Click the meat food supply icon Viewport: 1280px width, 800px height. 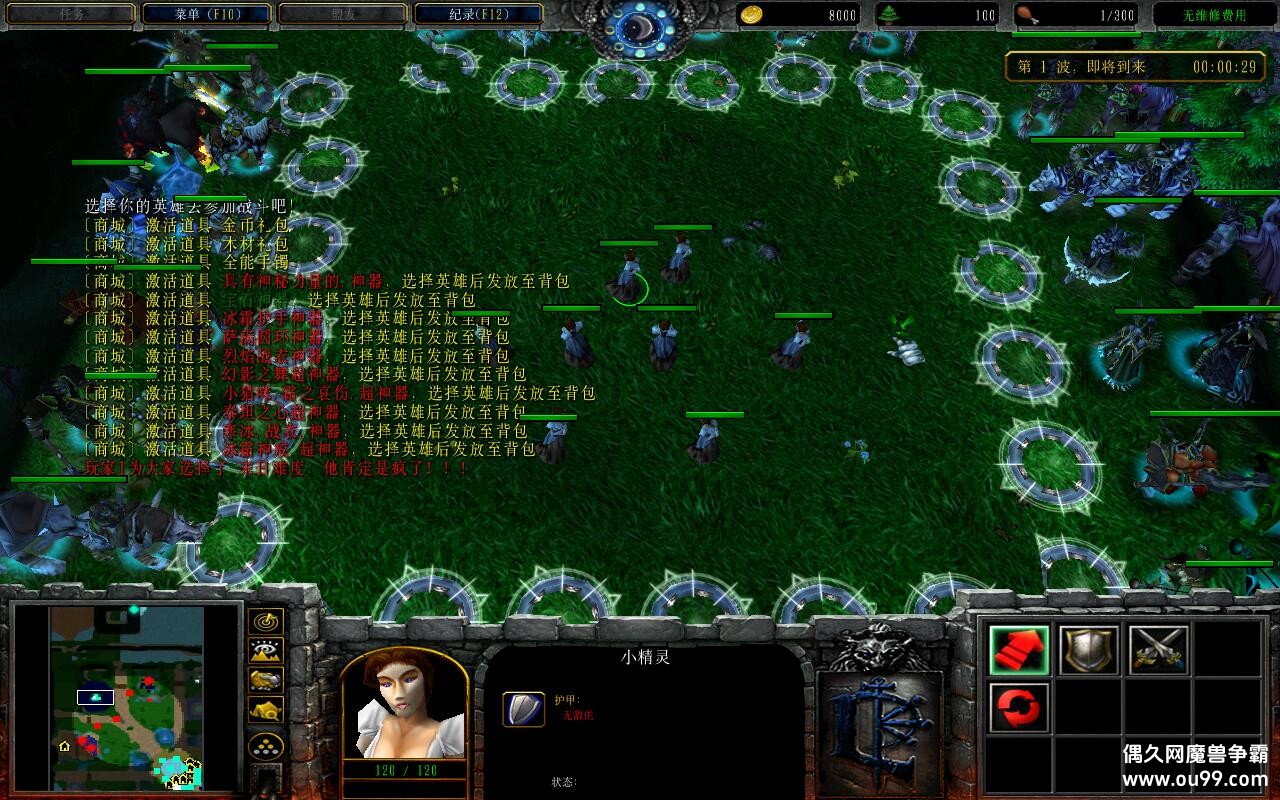coord(1027,14)
